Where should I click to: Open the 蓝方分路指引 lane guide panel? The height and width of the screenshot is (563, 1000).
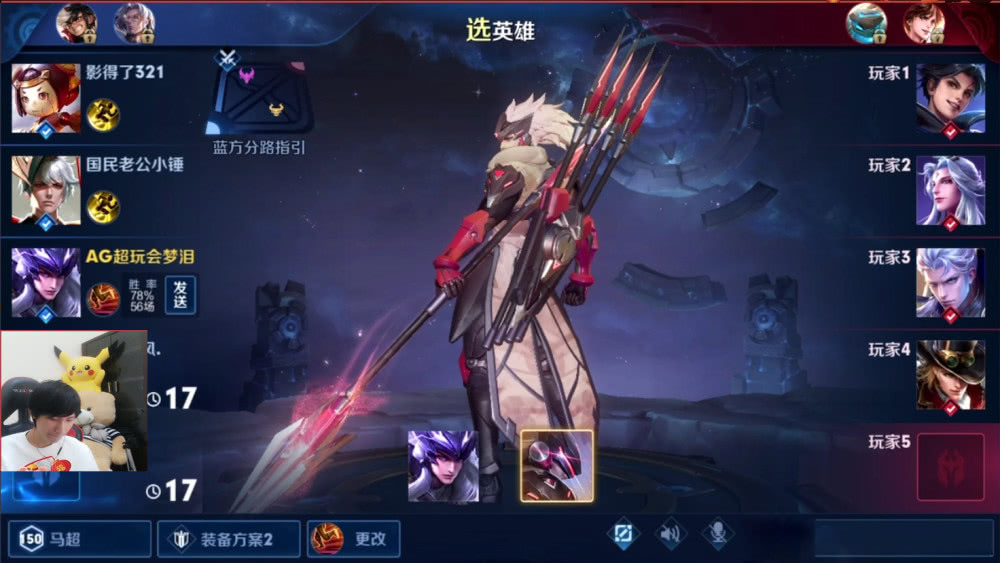click(x=259, y=100)
